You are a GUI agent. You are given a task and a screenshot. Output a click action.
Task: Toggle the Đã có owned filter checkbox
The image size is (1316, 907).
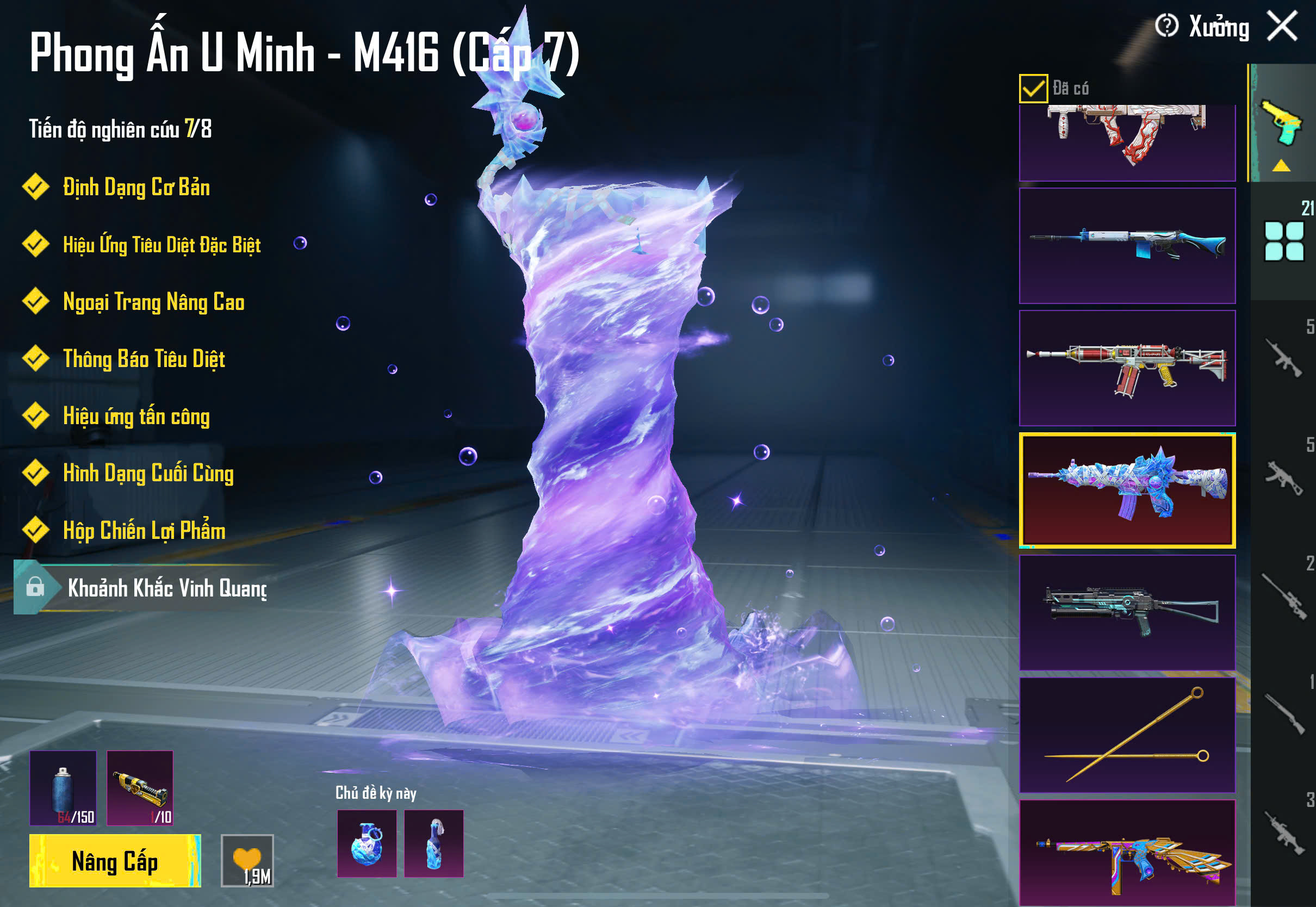click(1033, 89)
